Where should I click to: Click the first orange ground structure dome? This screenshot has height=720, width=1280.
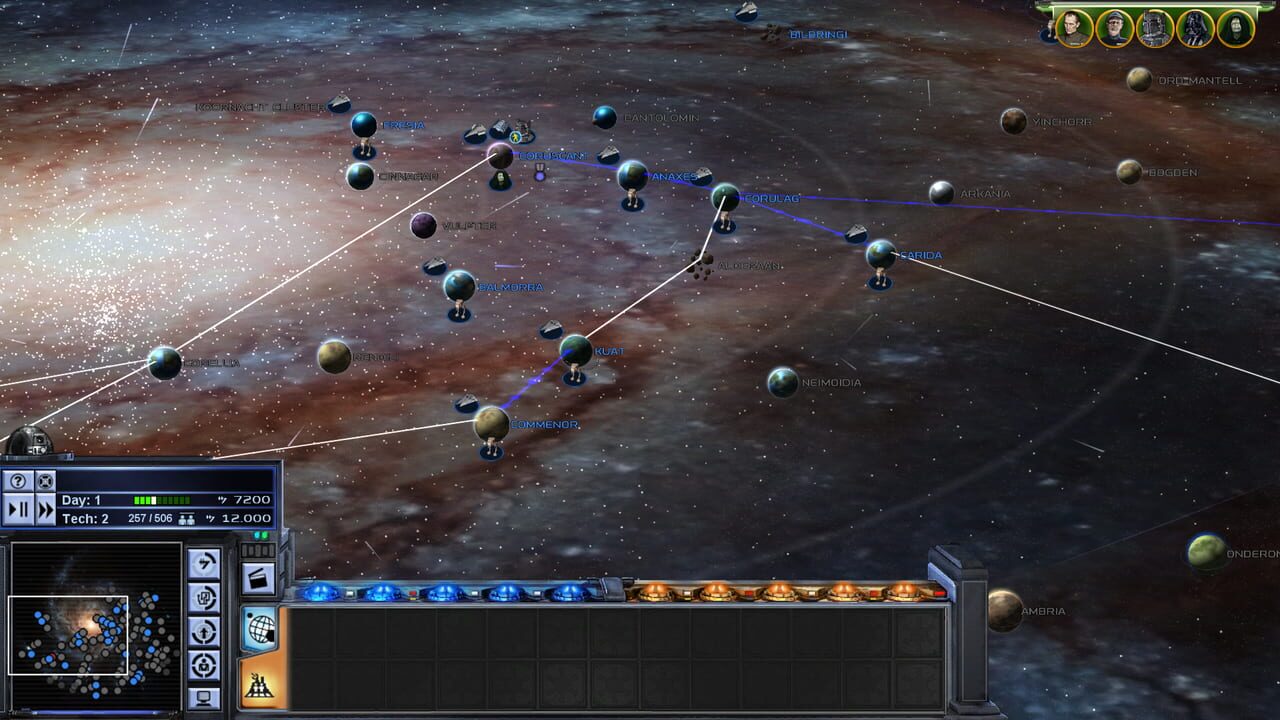coord(654,592)
